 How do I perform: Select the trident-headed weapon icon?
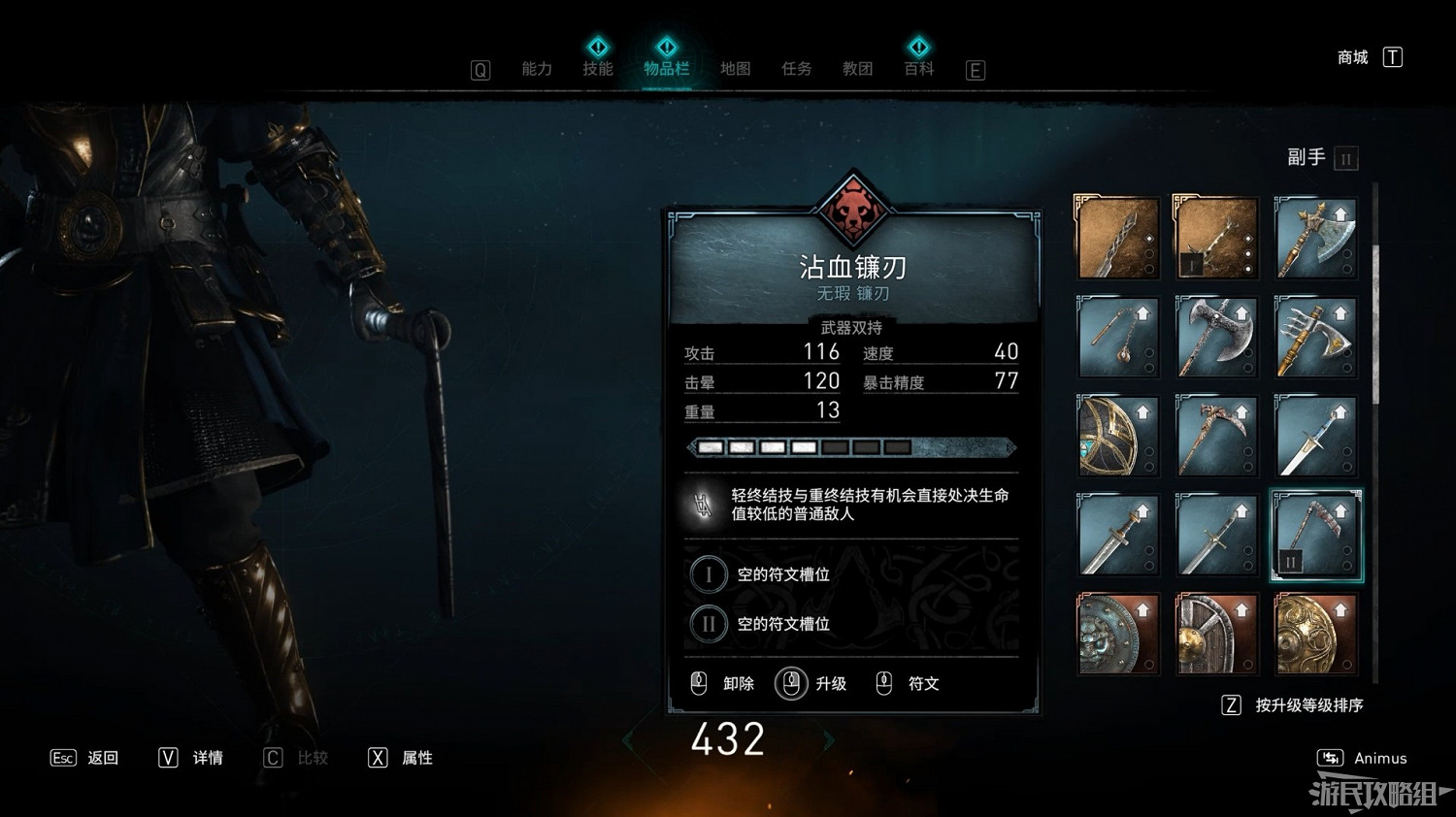coord(1315,335)
